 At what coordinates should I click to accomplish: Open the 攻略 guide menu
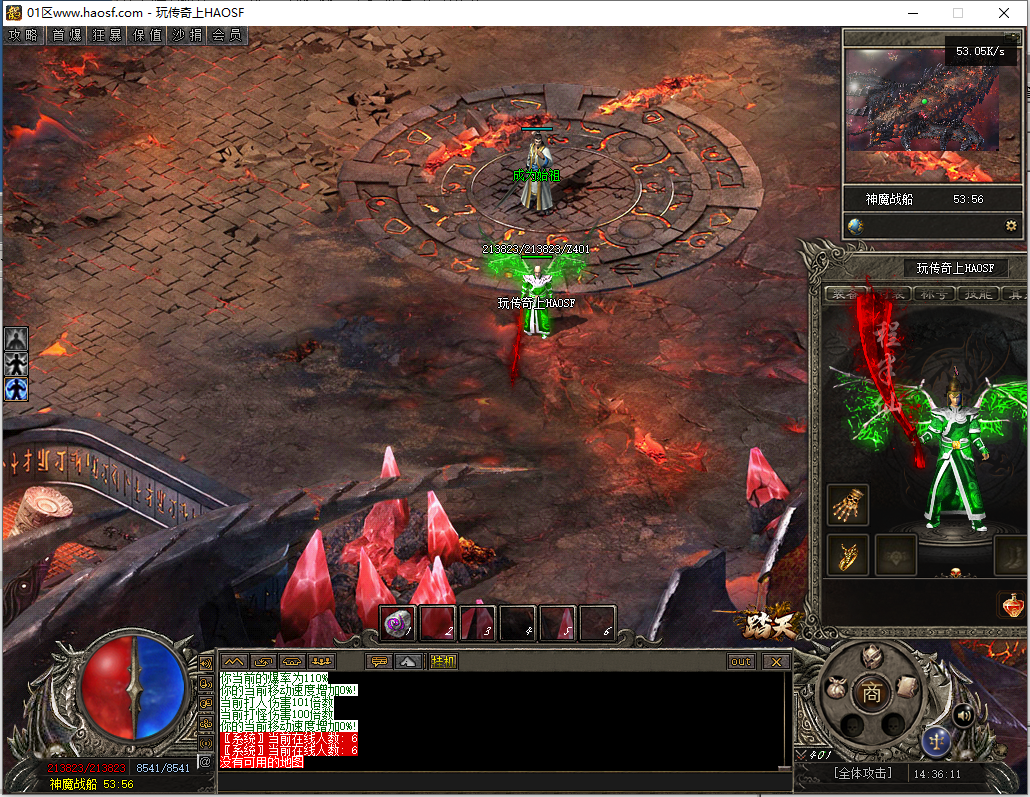tap(23, 35)
